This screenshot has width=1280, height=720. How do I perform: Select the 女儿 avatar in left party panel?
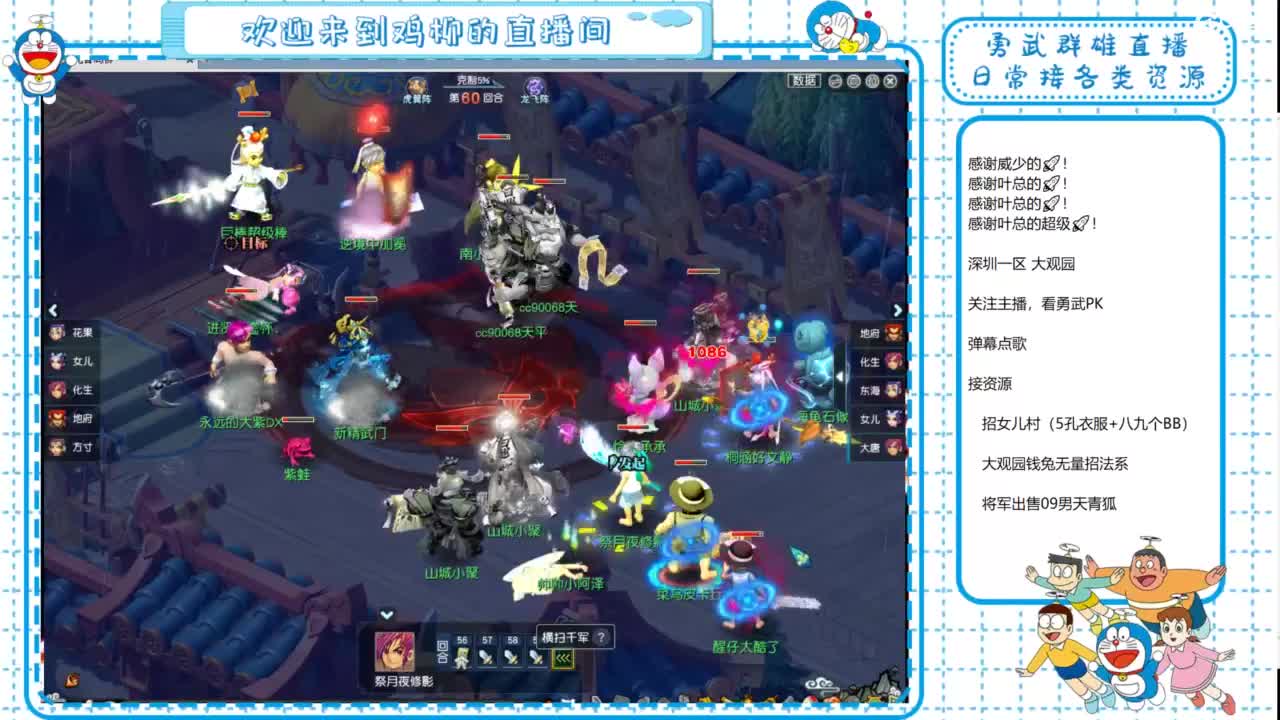tap(57, 359)
